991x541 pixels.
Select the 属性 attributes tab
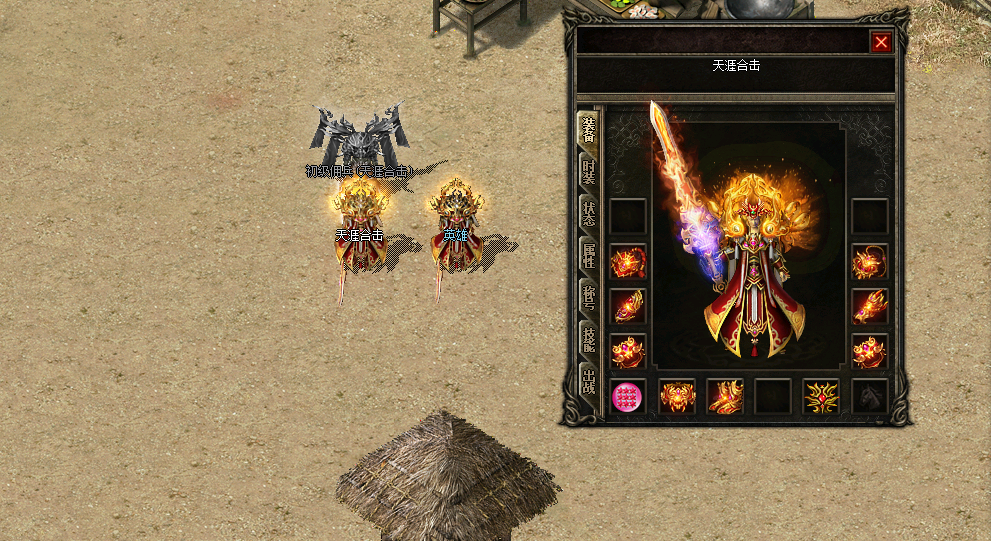click(588, 256)
